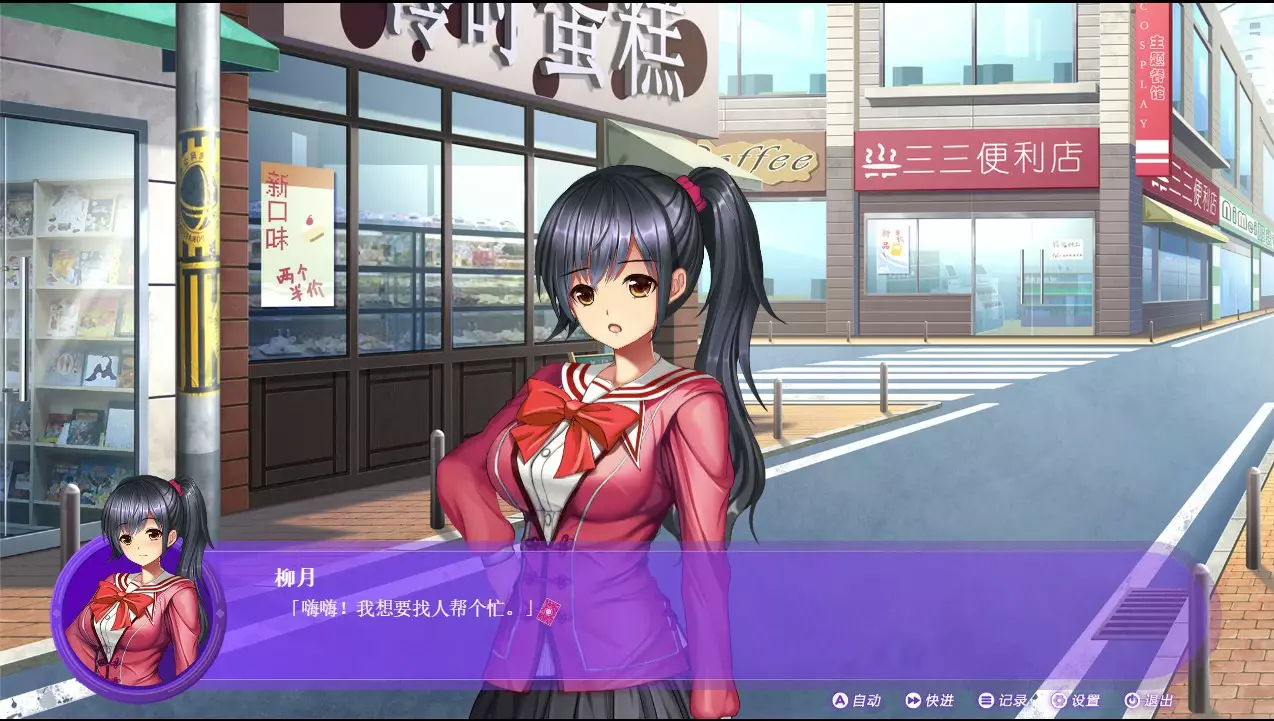Click the purple dialogue box to continue
The image size is (1274, 721).
[x=700, y=620]
